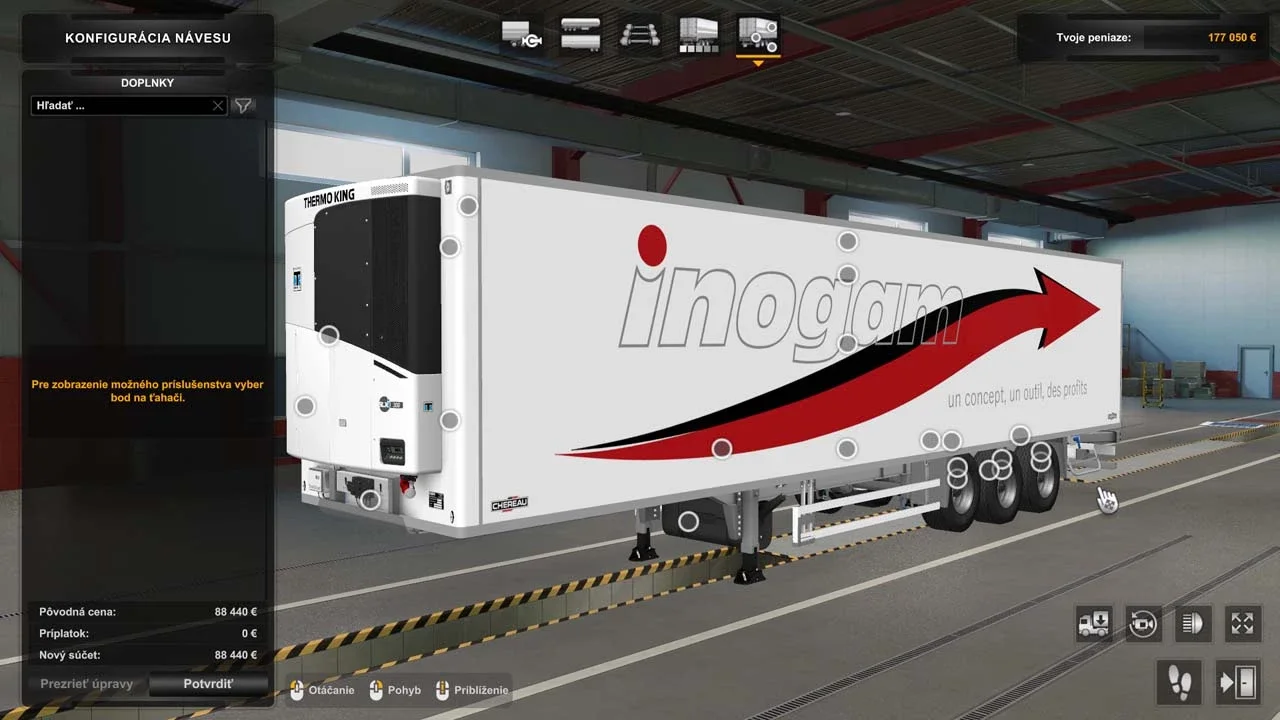Clear the search field with the X
The image size is (1280, 720).
[x=218, y=105]
